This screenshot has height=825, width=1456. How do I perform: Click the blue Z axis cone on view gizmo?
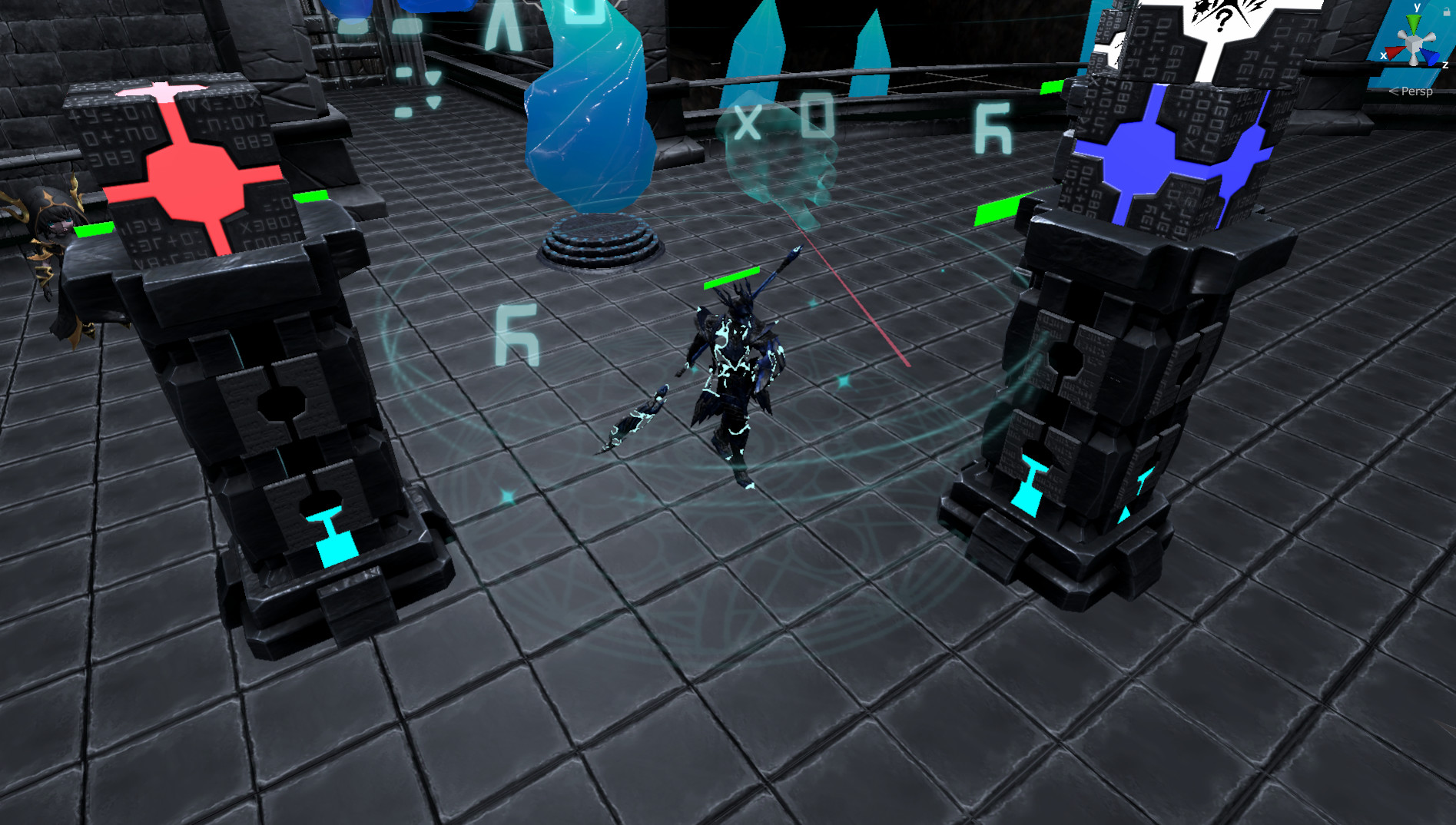[x=1431, y=56]
